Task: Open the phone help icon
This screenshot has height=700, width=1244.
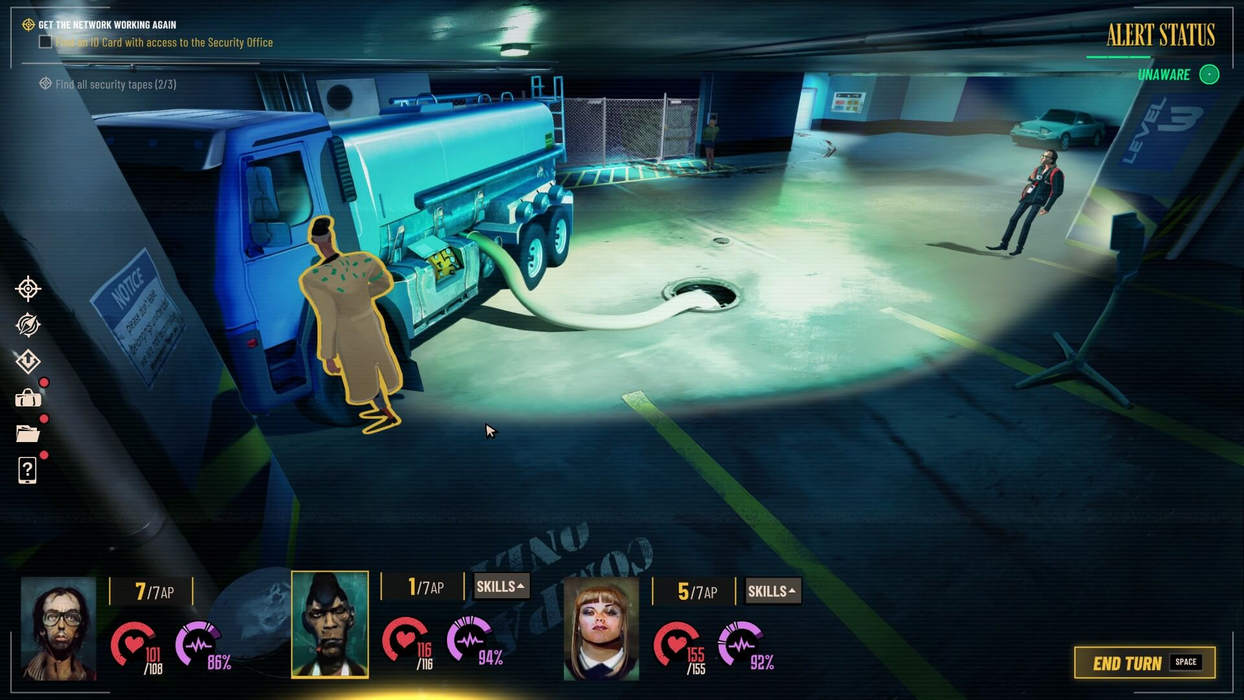Action: pyautogui.click(x=28, y=470)
